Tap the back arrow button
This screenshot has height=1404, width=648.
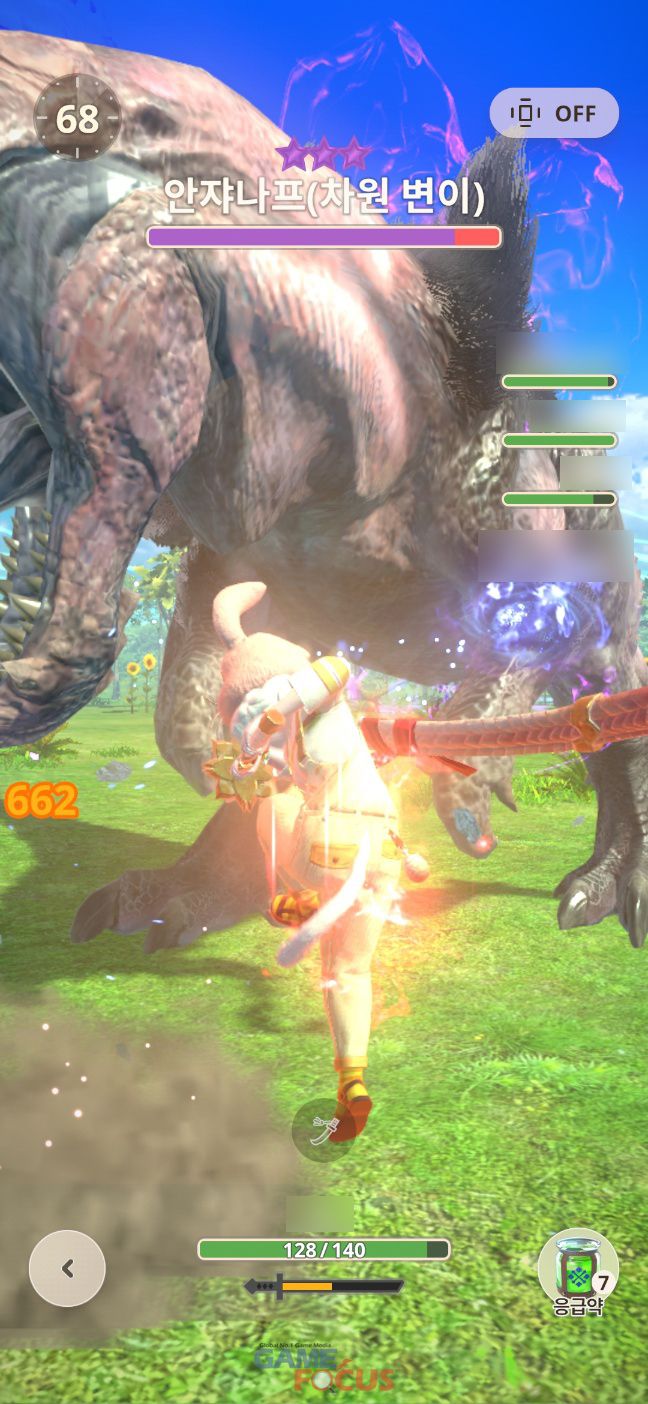click(67, 1268)
